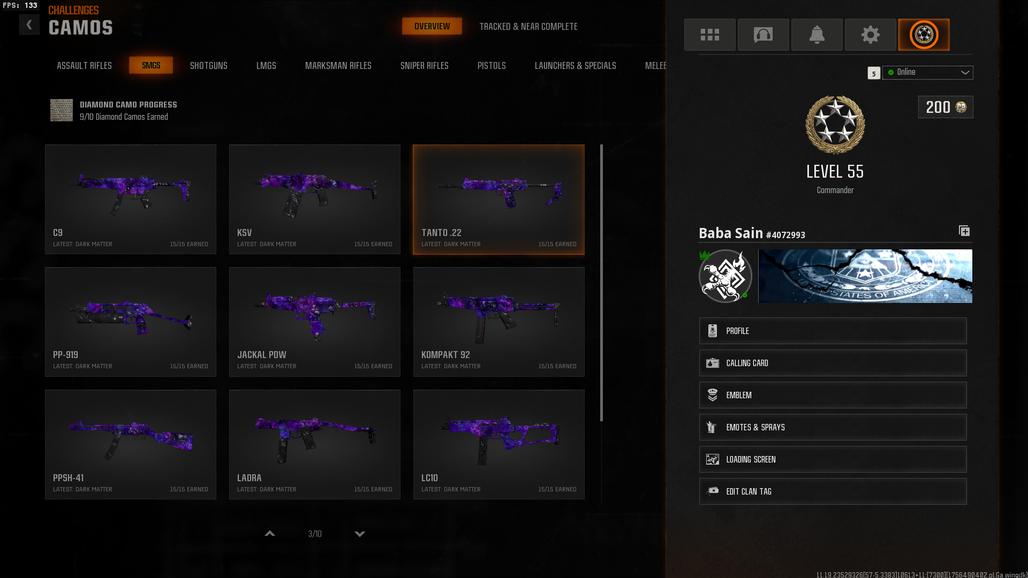Open Emotes & Sprays
Viewport: 1028px width, 578px height.
coord(832,427)
